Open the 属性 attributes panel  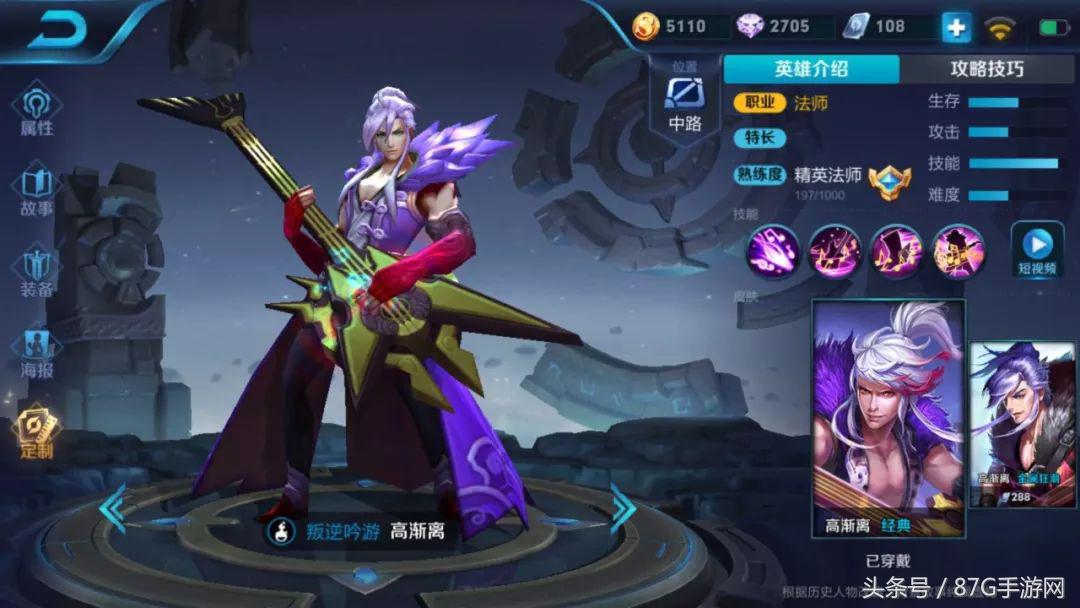(x=37, y=112)
